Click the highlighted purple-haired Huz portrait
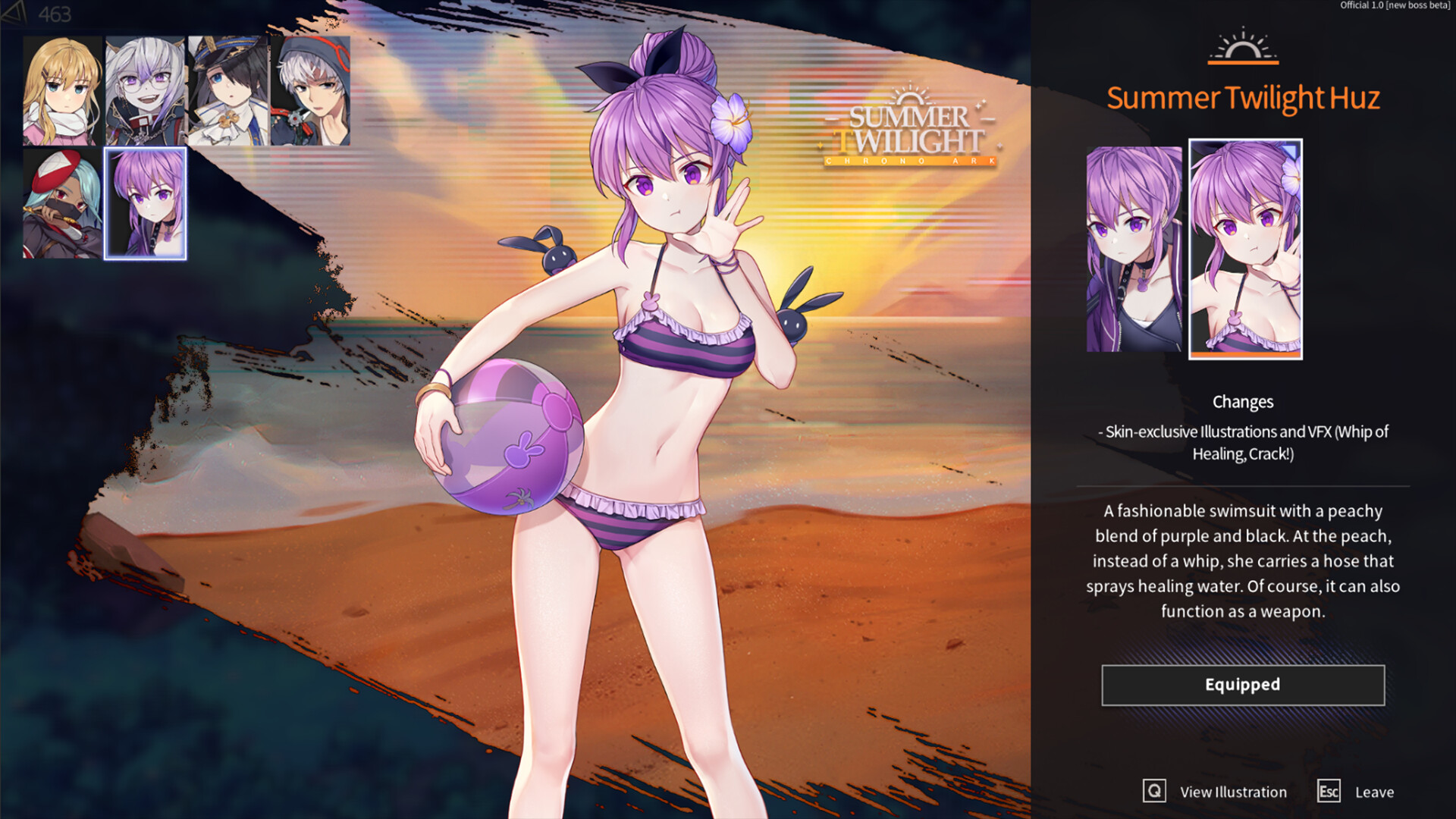This screenshot has height=819, width=1456. pyautogui.click(x=146, y=201)
